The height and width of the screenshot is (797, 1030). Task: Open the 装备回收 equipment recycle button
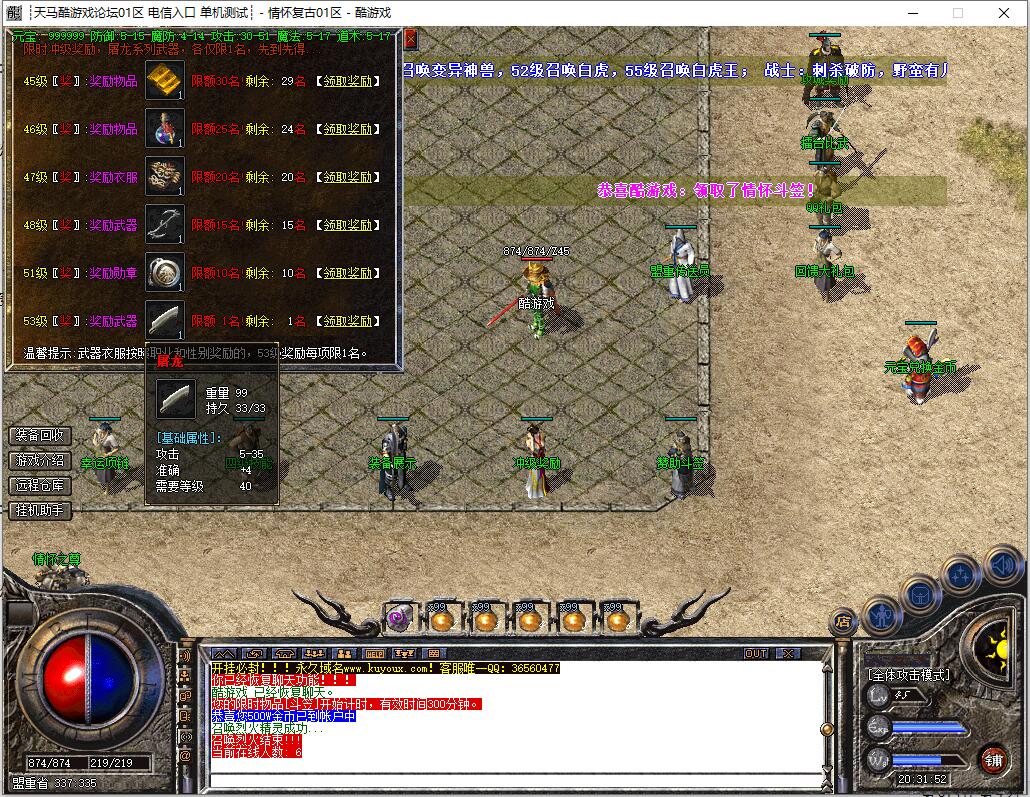pos(40,436)
